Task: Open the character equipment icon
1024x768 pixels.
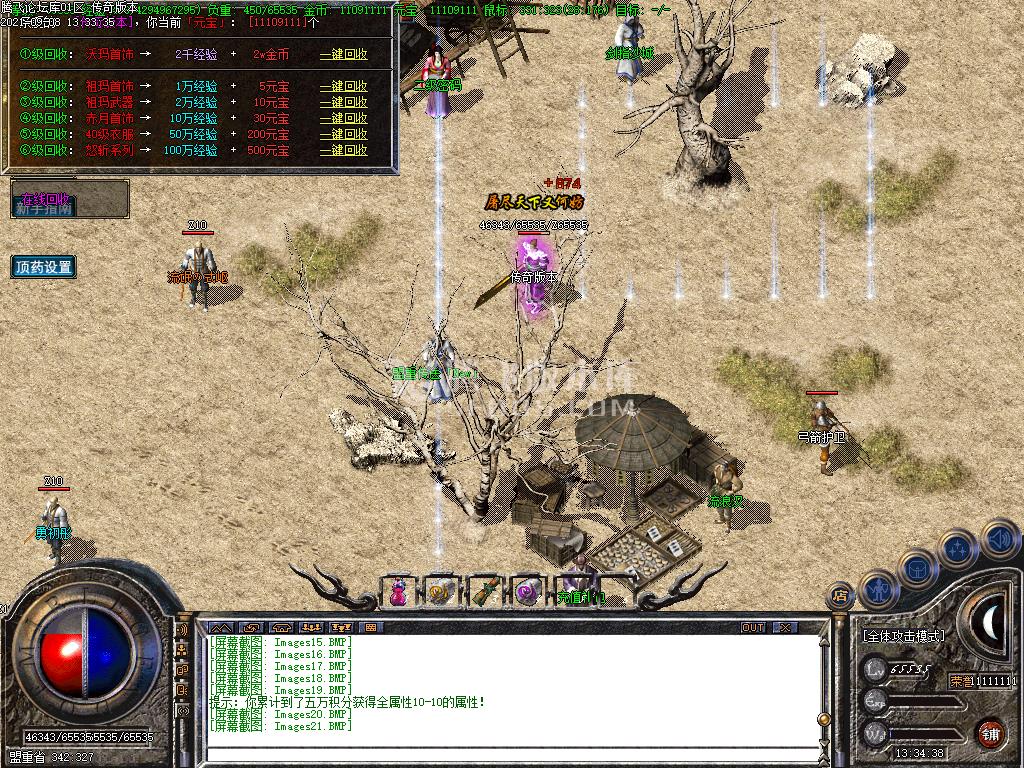Action: (878, 590)
